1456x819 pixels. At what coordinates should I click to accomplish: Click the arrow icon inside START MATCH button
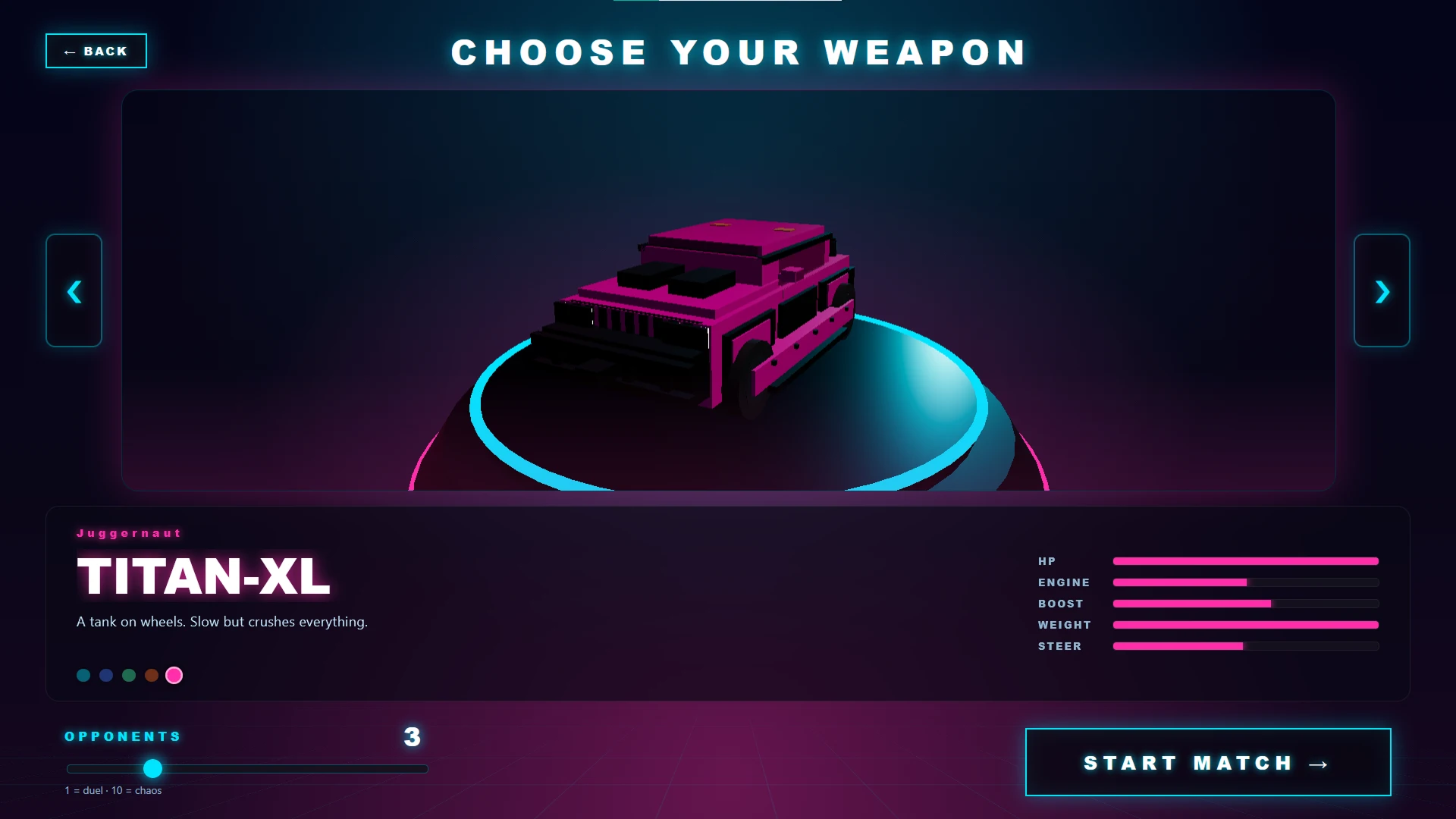[x=1317, y=764]
